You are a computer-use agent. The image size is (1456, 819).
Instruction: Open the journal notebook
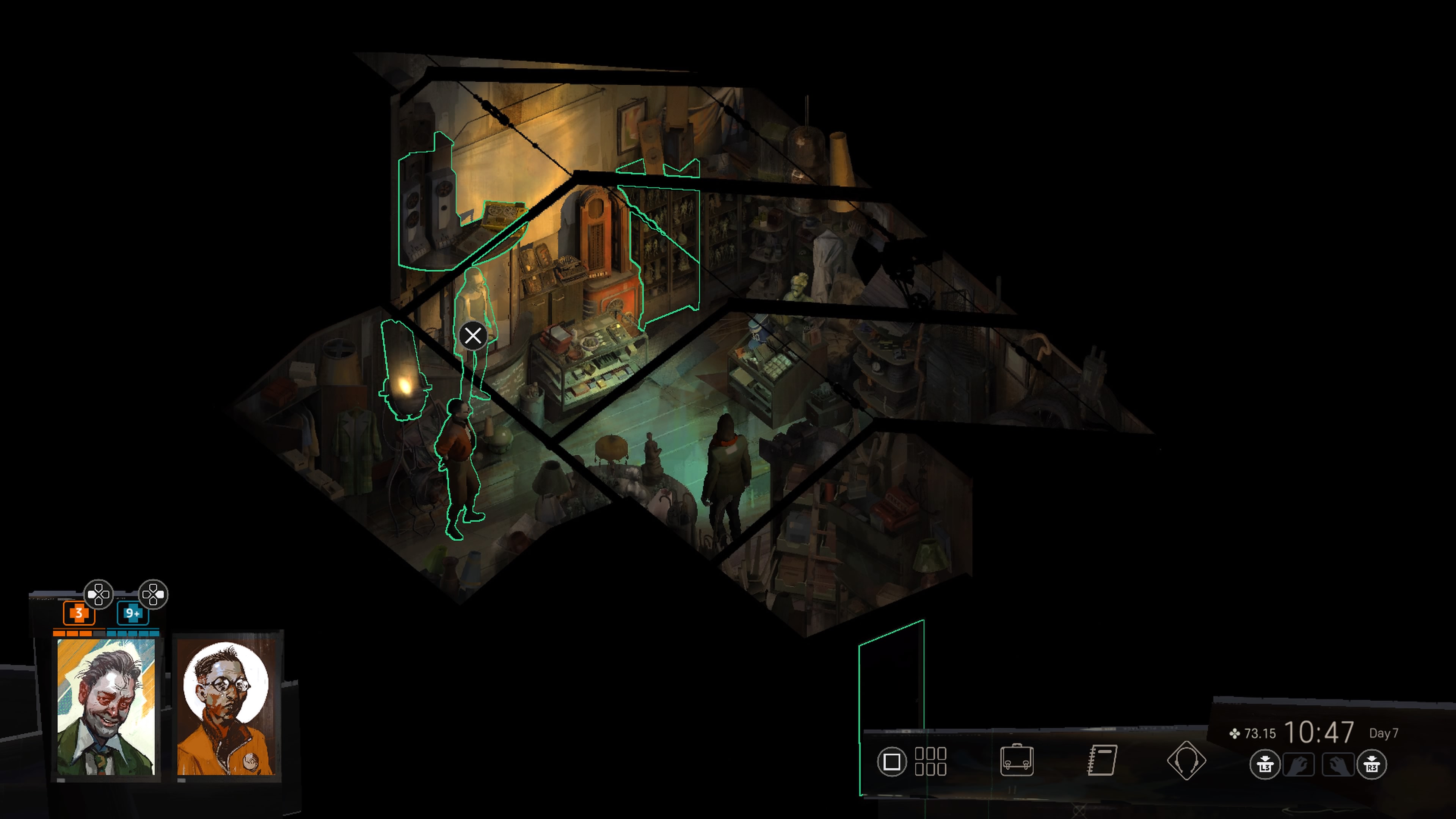pos(1101,761)
